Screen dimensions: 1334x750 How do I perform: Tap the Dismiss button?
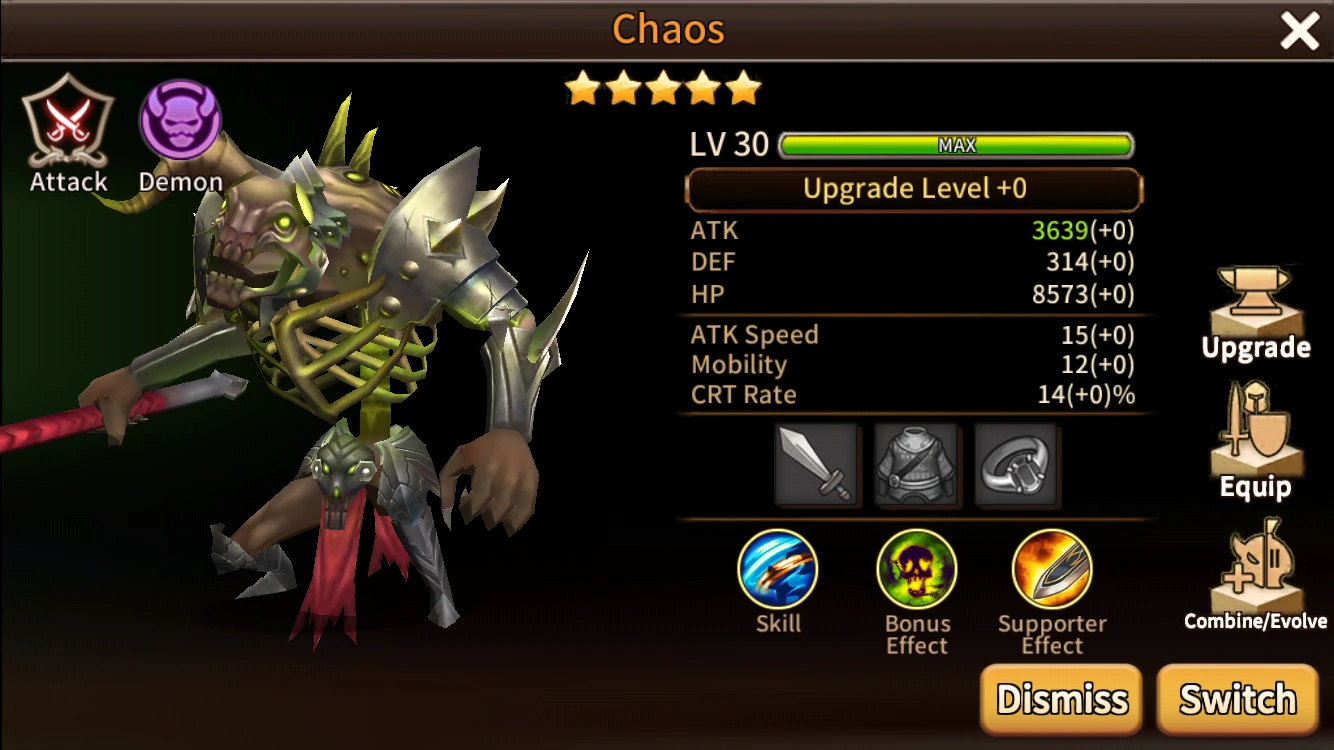[x=1060, y=699]
